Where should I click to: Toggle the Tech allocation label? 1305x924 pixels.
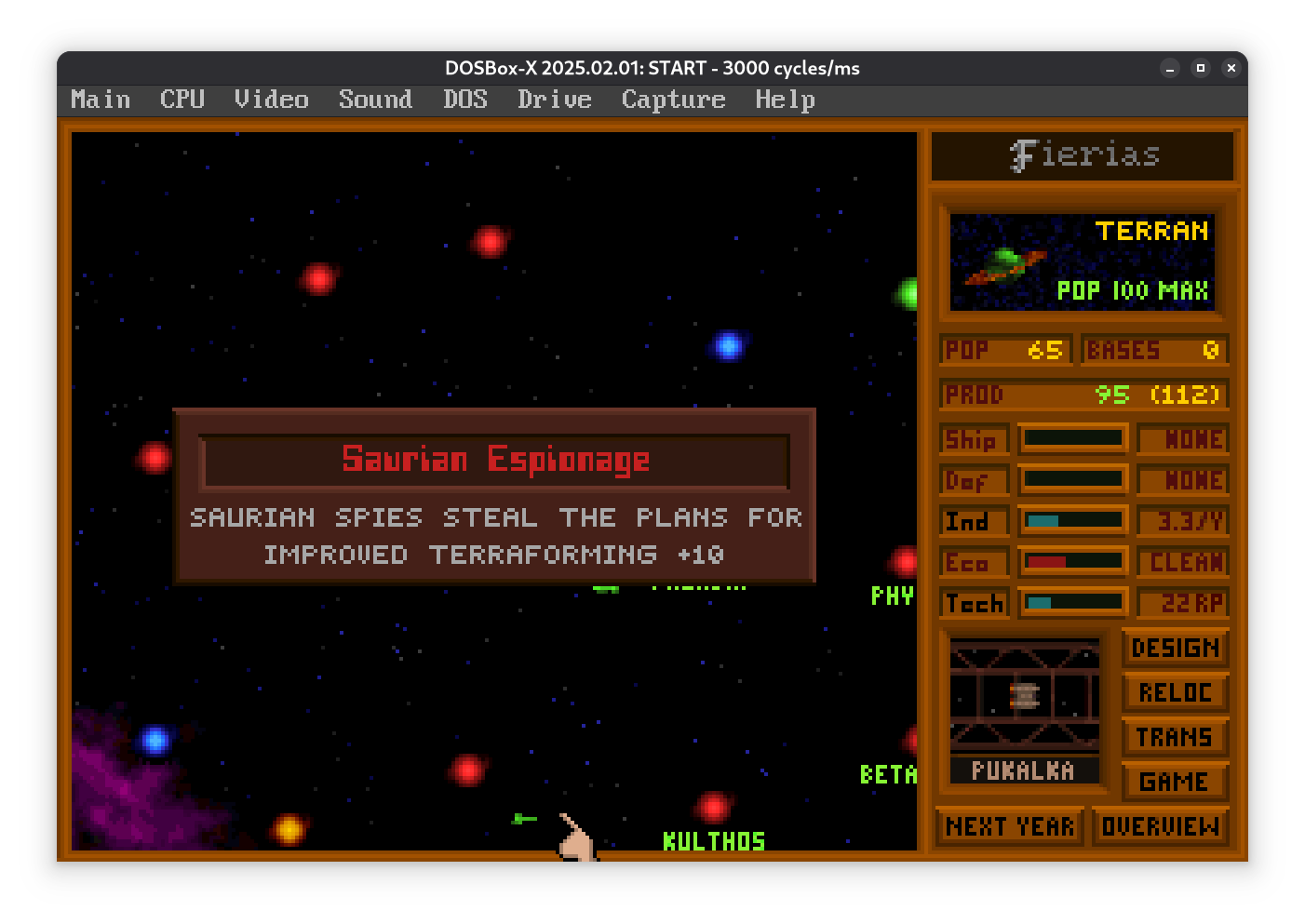tap(973, 603)
